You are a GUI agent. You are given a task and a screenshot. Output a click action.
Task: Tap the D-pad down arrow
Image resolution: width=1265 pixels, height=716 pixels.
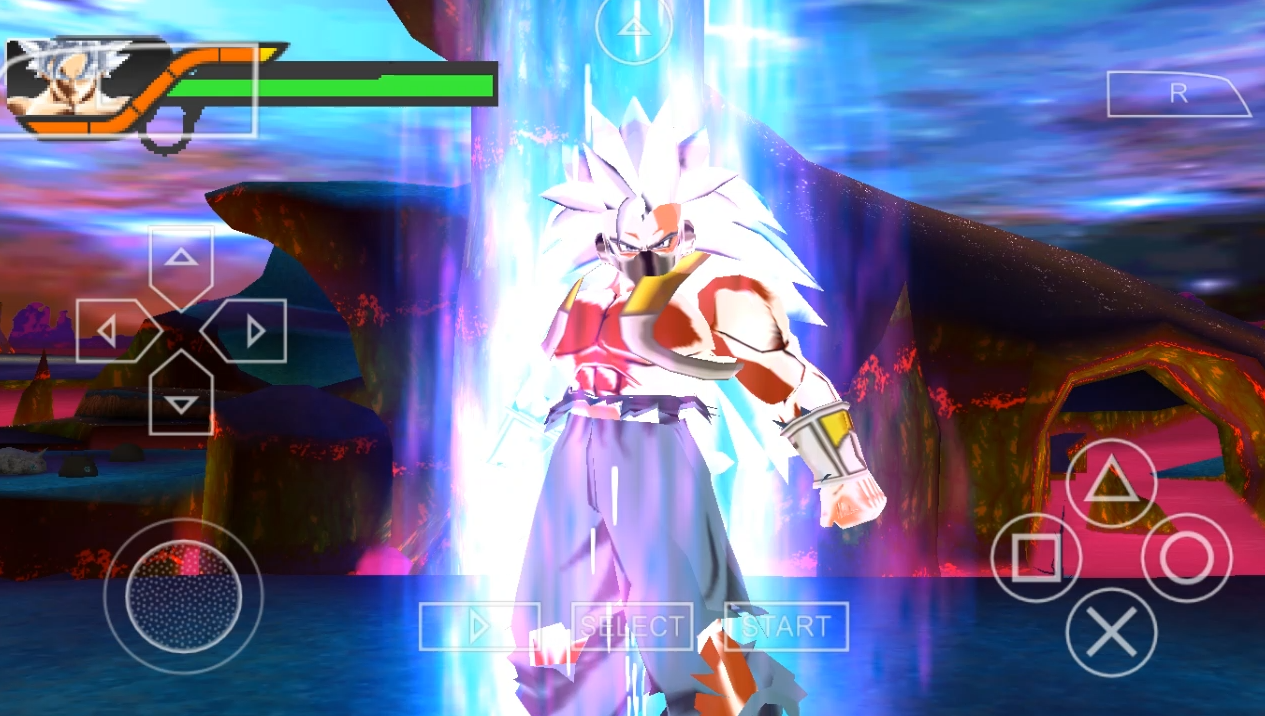pyautogui.click(x=181, y=401)
